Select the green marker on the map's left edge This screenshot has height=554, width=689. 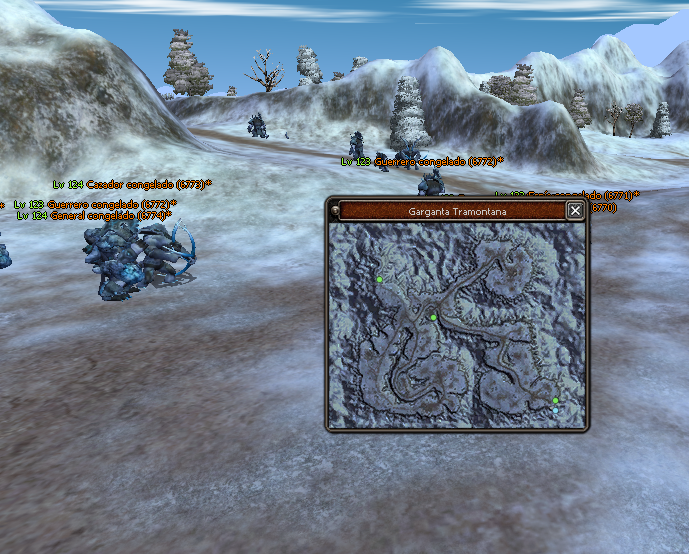click(379, 280)
